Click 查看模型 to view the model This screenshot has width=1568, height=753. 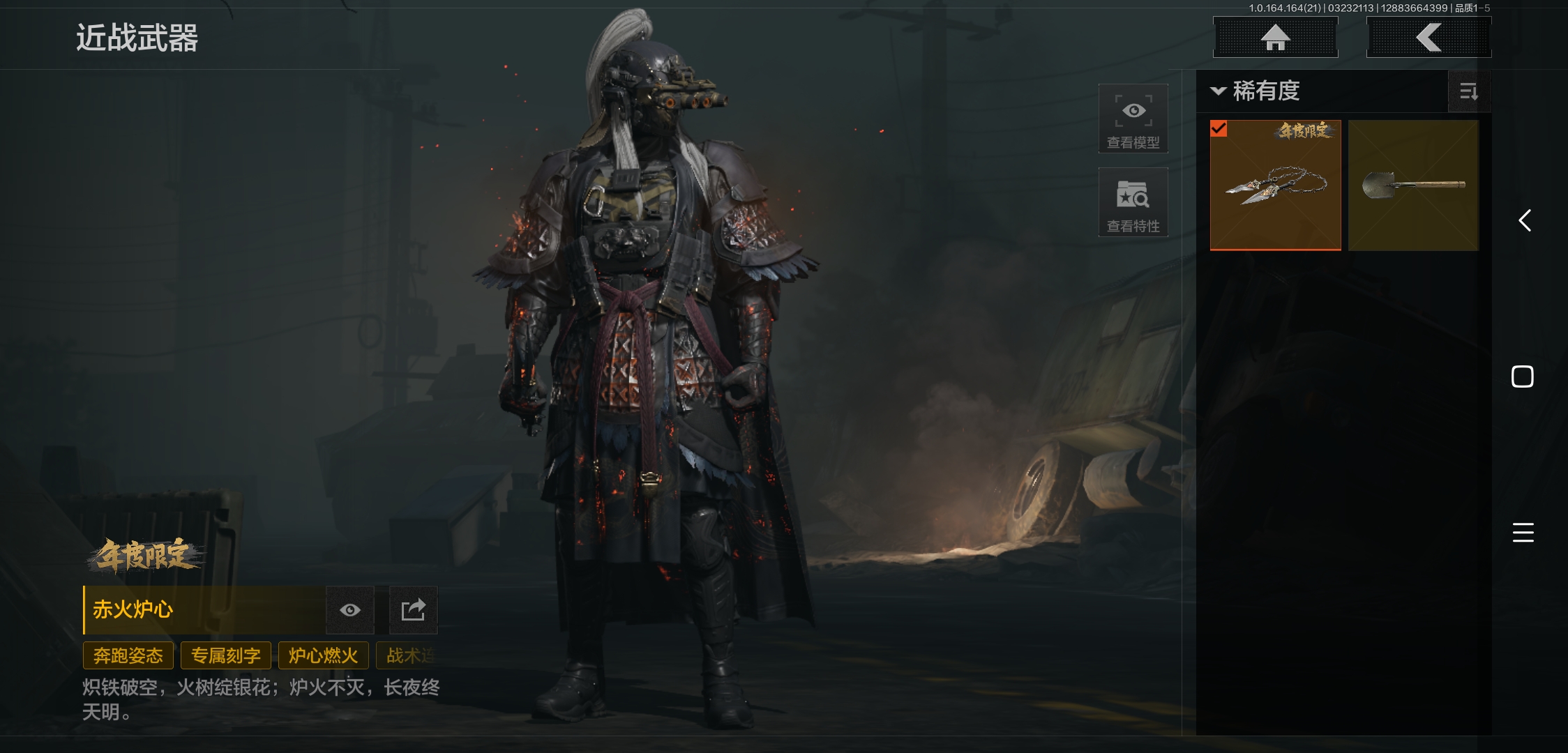pyautogui.click(x=1133, y=119)
